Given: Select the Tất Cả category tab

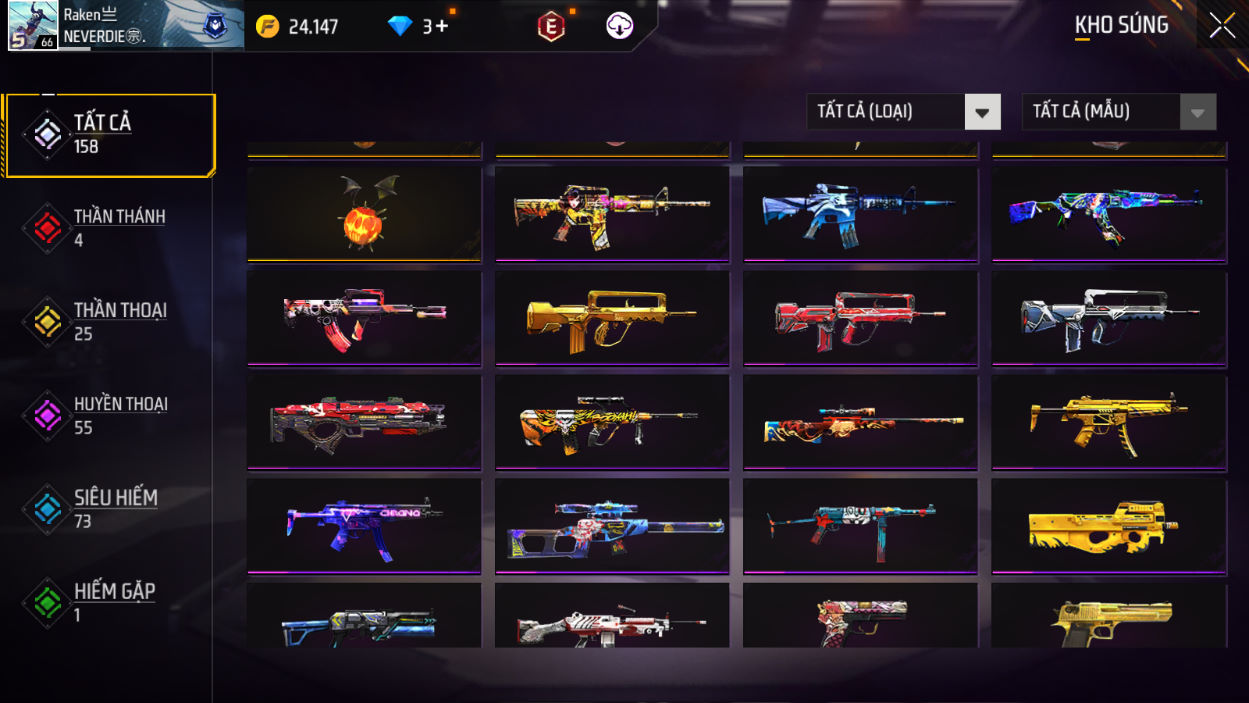Looking at the screenshot, I should (x=110, y=135).
